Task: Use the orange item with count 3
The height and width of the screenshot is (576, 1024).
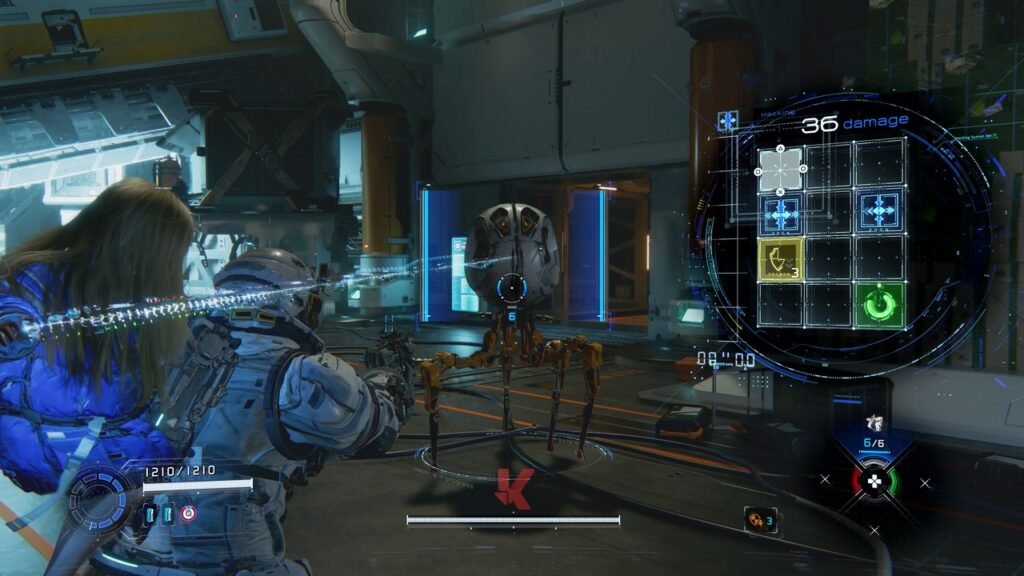Action: coord(760,519)
